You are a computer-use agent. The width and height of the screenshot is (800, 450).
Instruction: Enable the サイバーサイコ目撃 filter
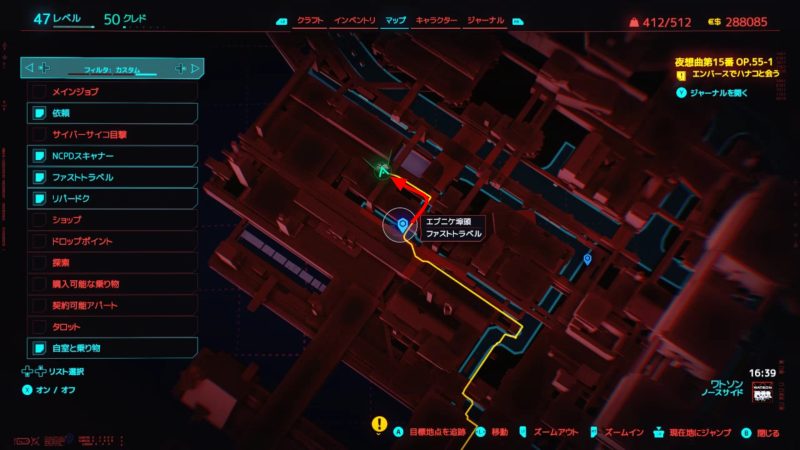tap(113, 134)
